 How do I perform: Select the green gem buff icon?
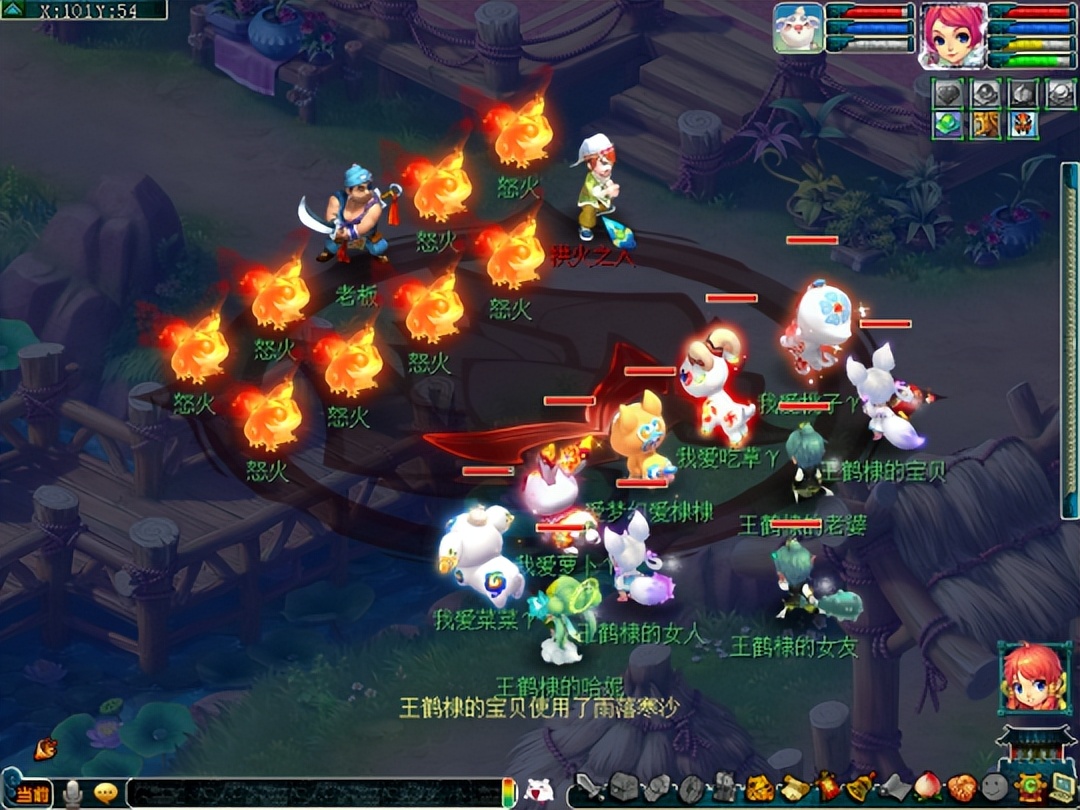tap(947, 125)
